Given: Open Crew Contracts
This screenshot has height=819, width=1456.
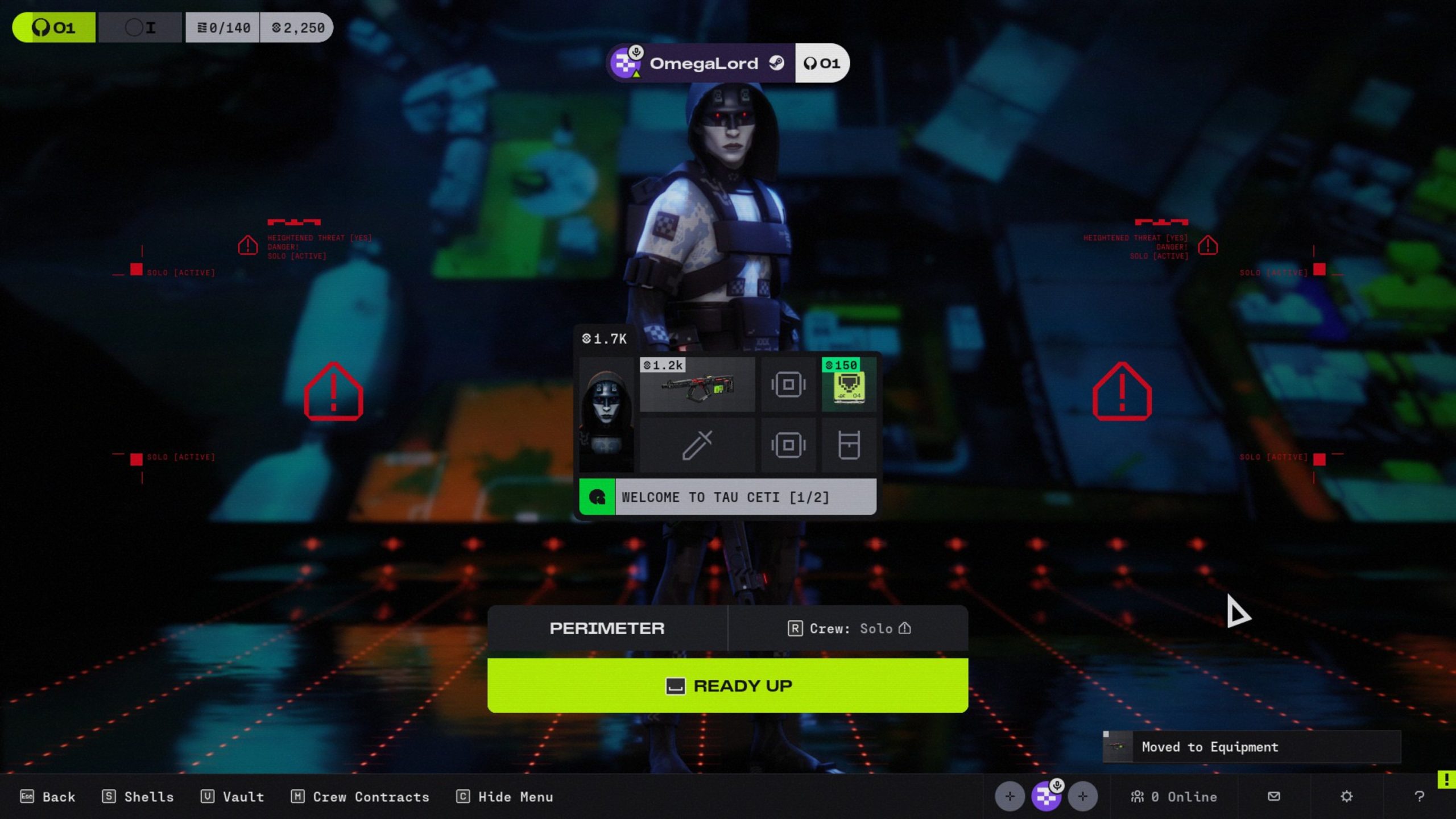Looking at the screenshot, I should [360, 797].
